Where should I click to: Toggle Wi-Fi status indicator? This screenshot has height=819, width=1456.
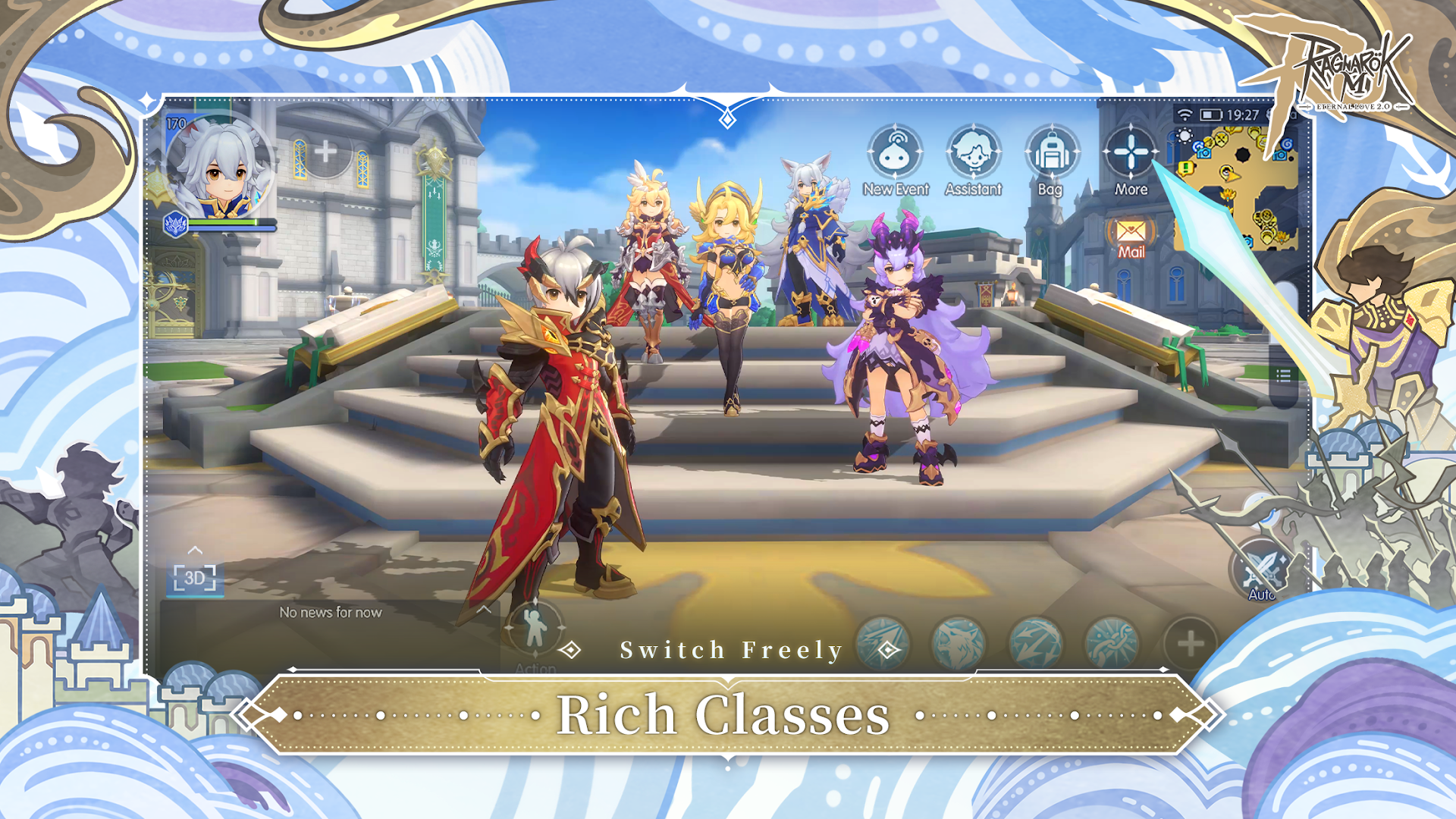tap(1184, 114)
